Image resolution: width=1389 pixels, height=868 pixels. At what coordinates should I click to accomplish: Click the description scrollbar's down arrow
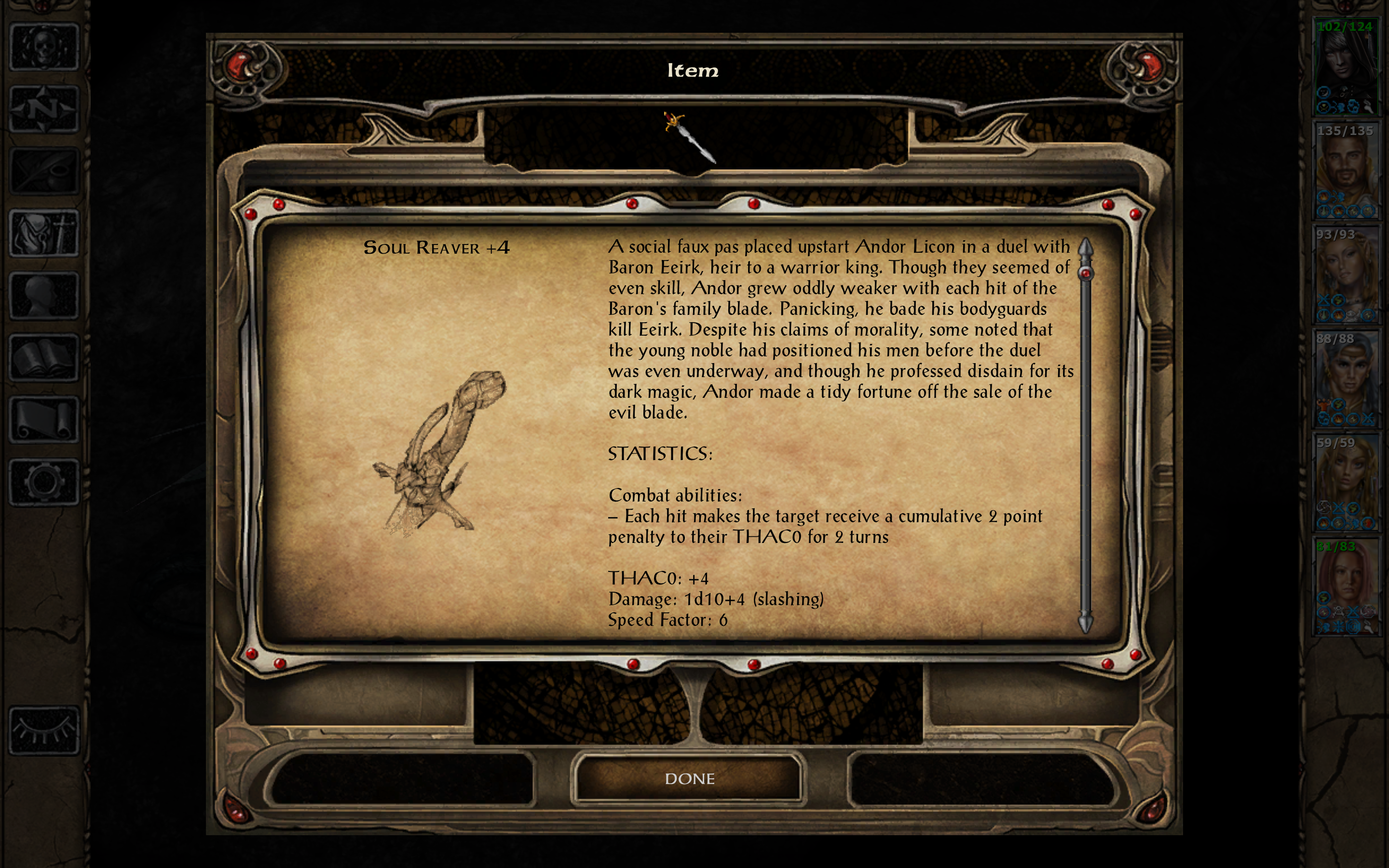tap(1085, 622)
